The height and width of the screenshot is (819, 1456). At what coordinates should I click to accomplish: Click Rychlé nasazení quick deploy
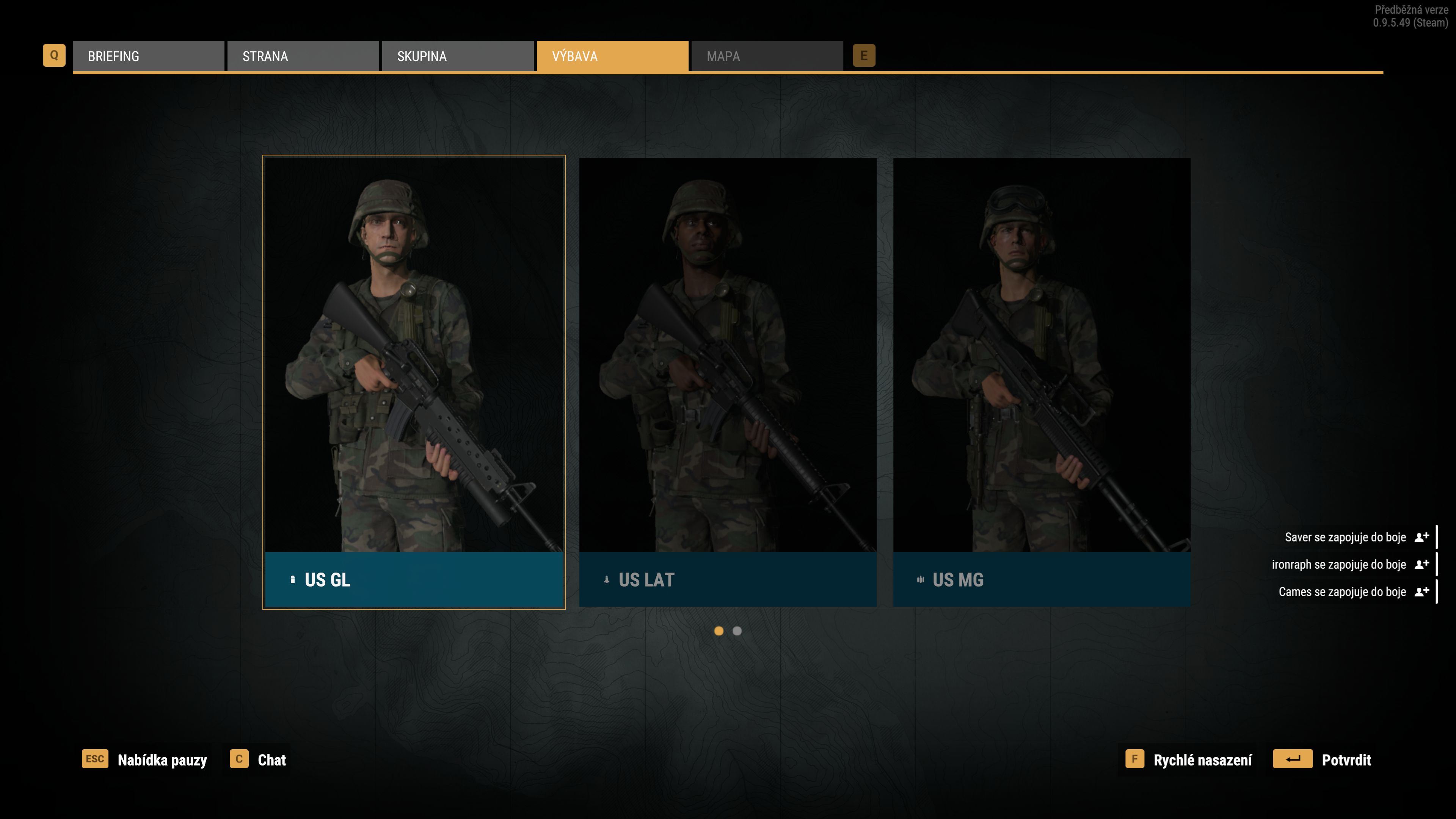point(1189,759)
